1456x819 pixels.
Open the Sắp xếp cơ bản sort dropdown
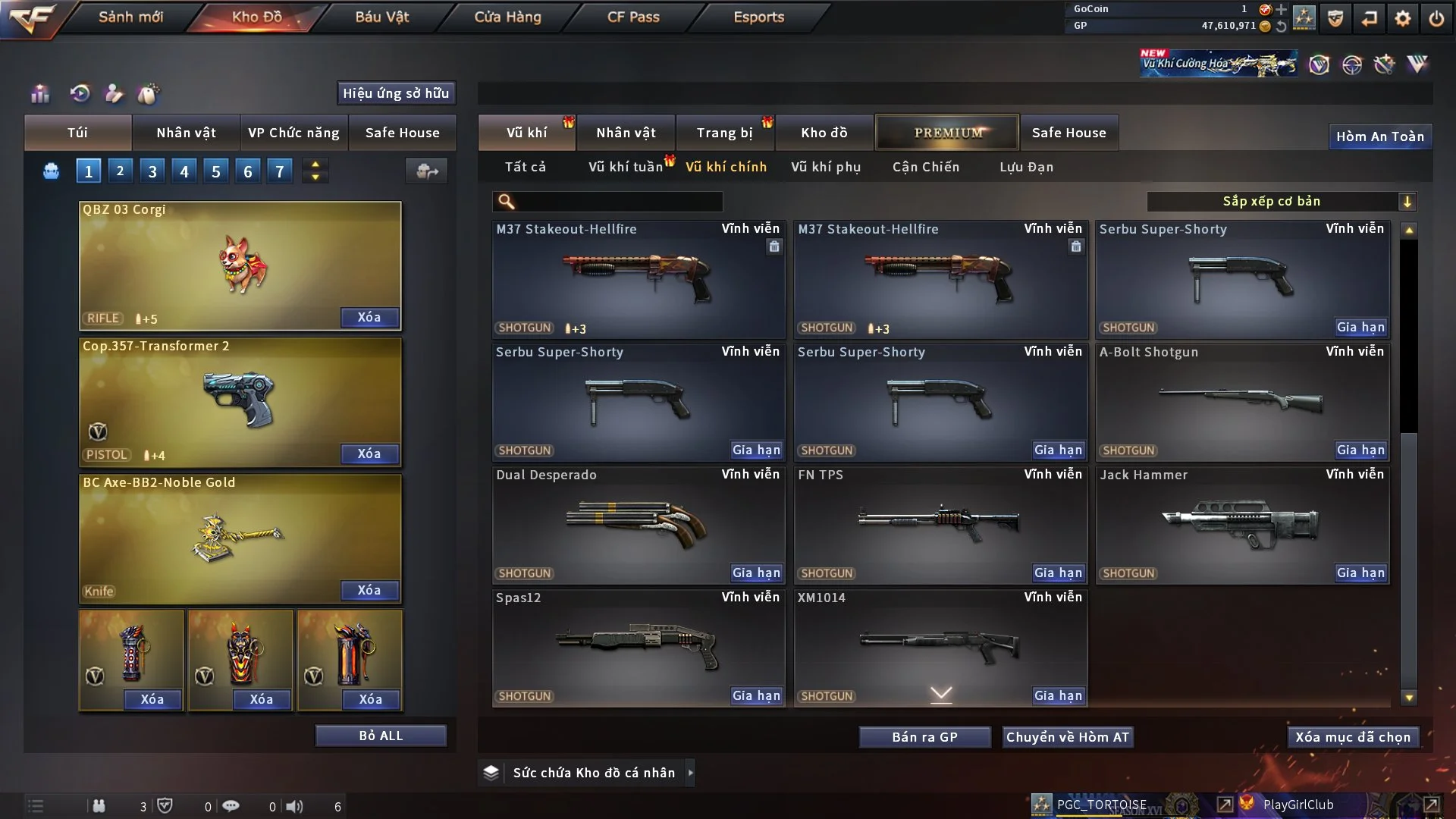click(1281, 201)
